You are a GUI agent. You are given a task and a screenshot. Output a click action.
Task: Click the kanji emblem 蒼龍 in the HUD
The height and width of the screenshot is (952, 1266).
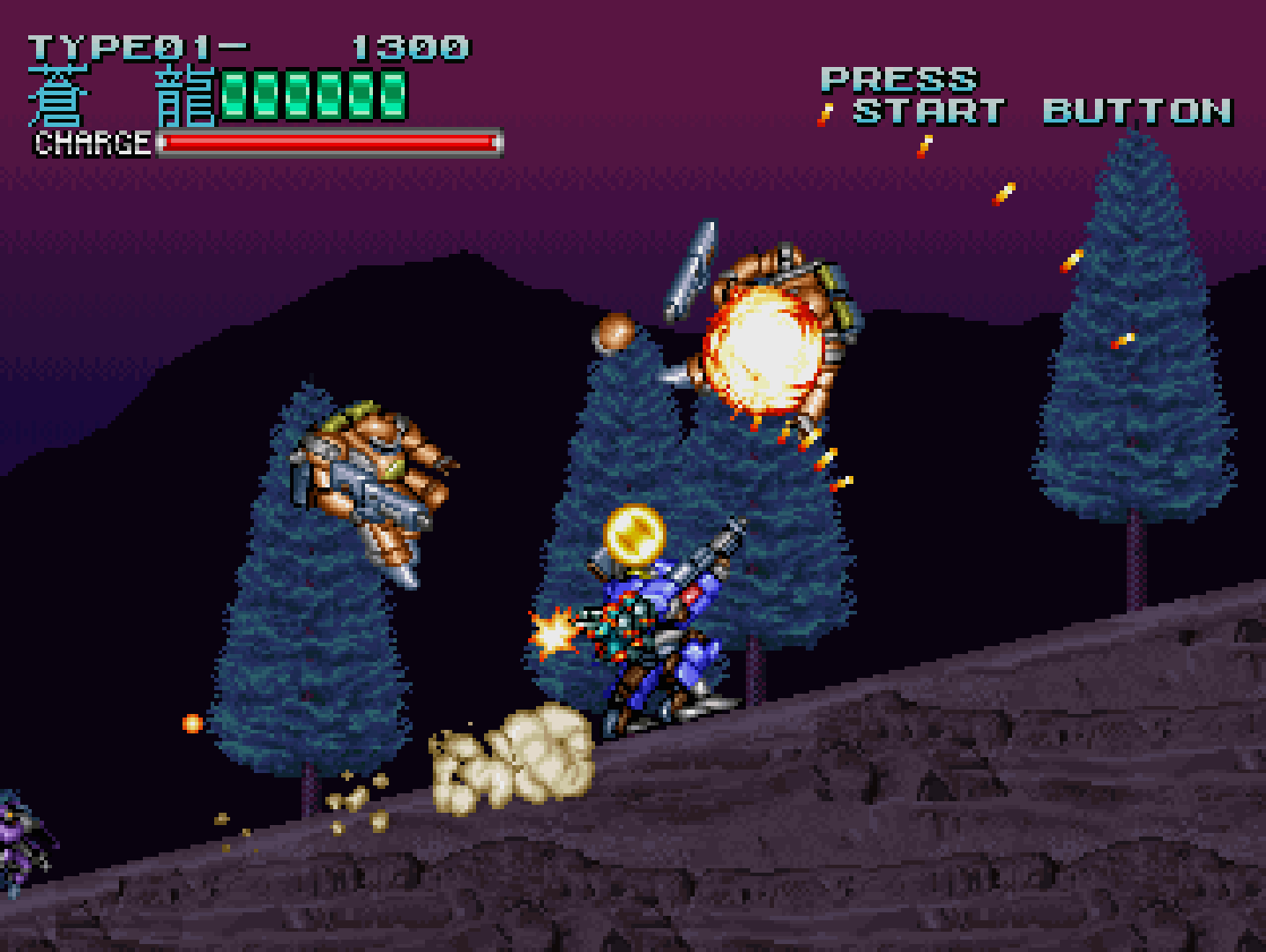(123, 93)
